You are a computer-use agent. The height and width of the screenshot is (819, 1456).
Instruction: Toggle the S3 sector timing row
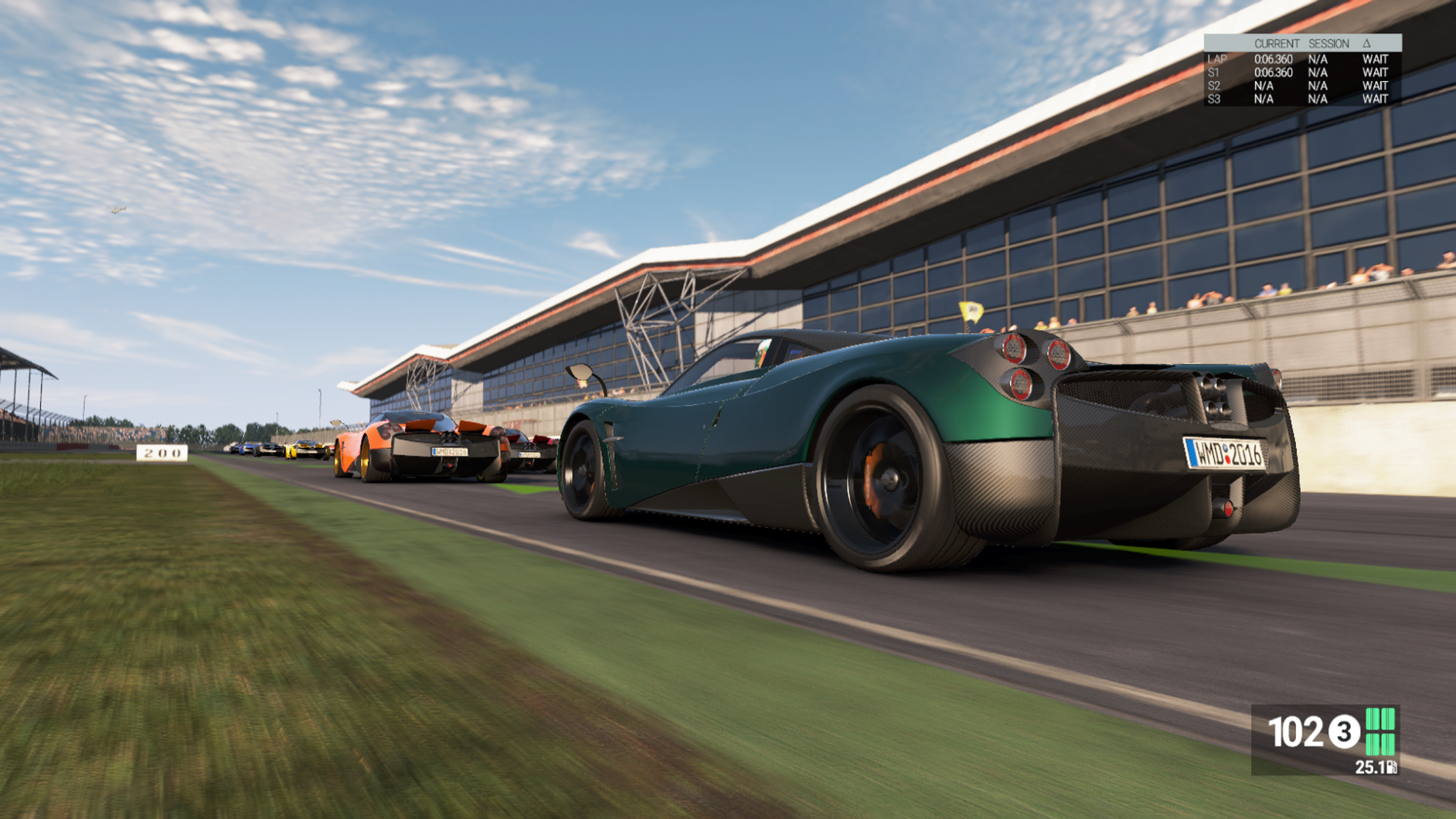(1213, 100)
